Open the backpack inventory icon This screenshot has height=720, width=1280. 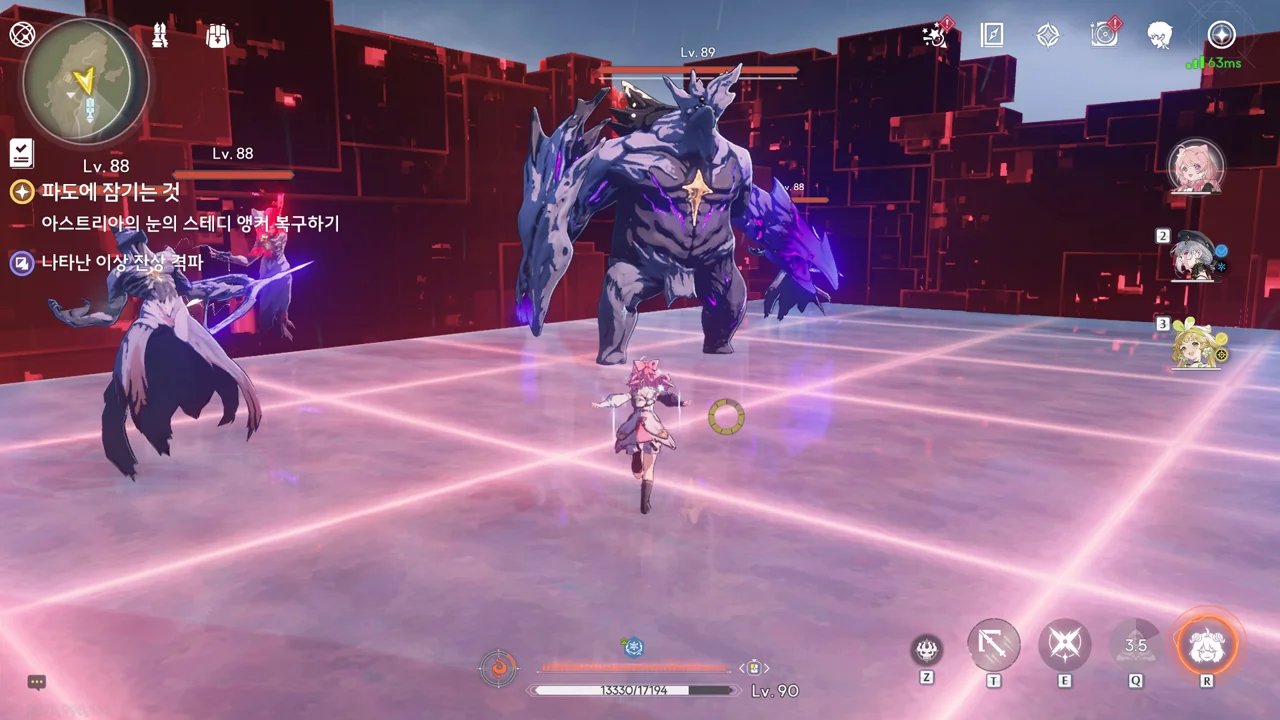[217, 36]
